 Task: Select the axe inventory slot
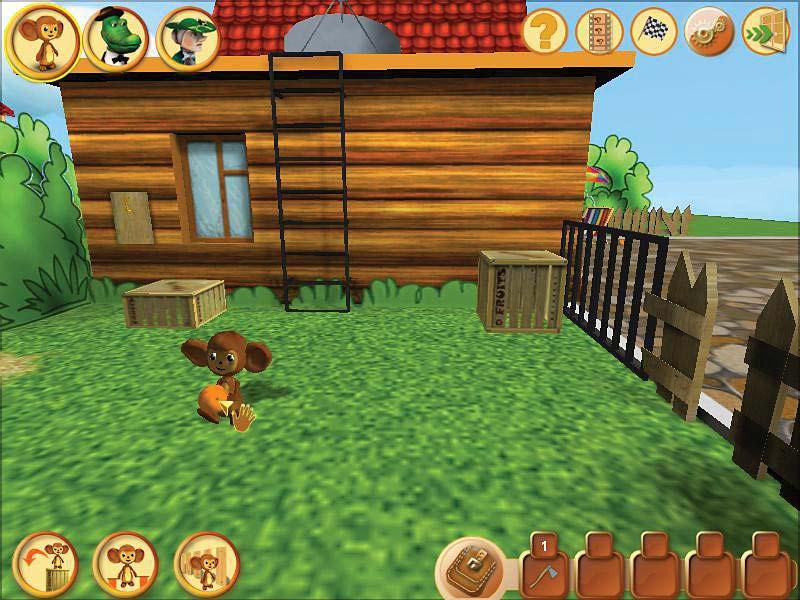point(545,568)
